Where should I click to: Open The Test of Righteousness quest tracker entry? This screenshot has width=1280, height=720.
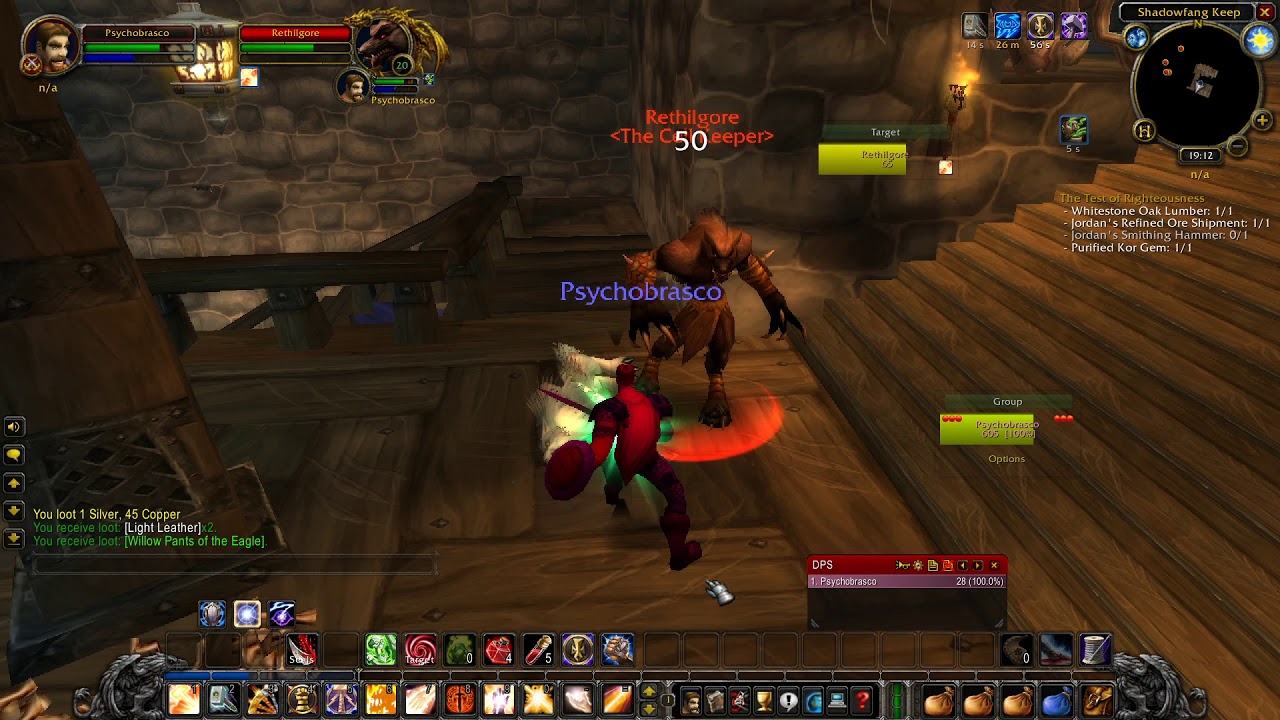pos(1132,198)
